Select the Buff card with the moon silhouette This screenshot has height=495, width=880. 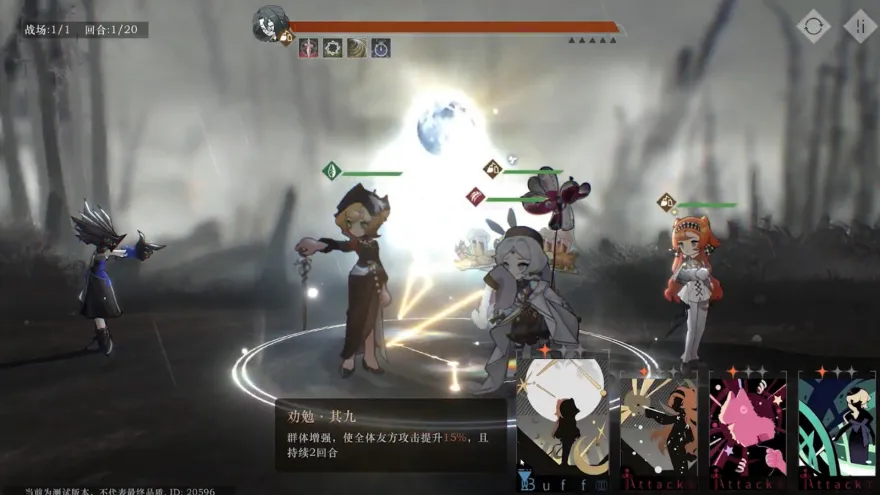562,422
